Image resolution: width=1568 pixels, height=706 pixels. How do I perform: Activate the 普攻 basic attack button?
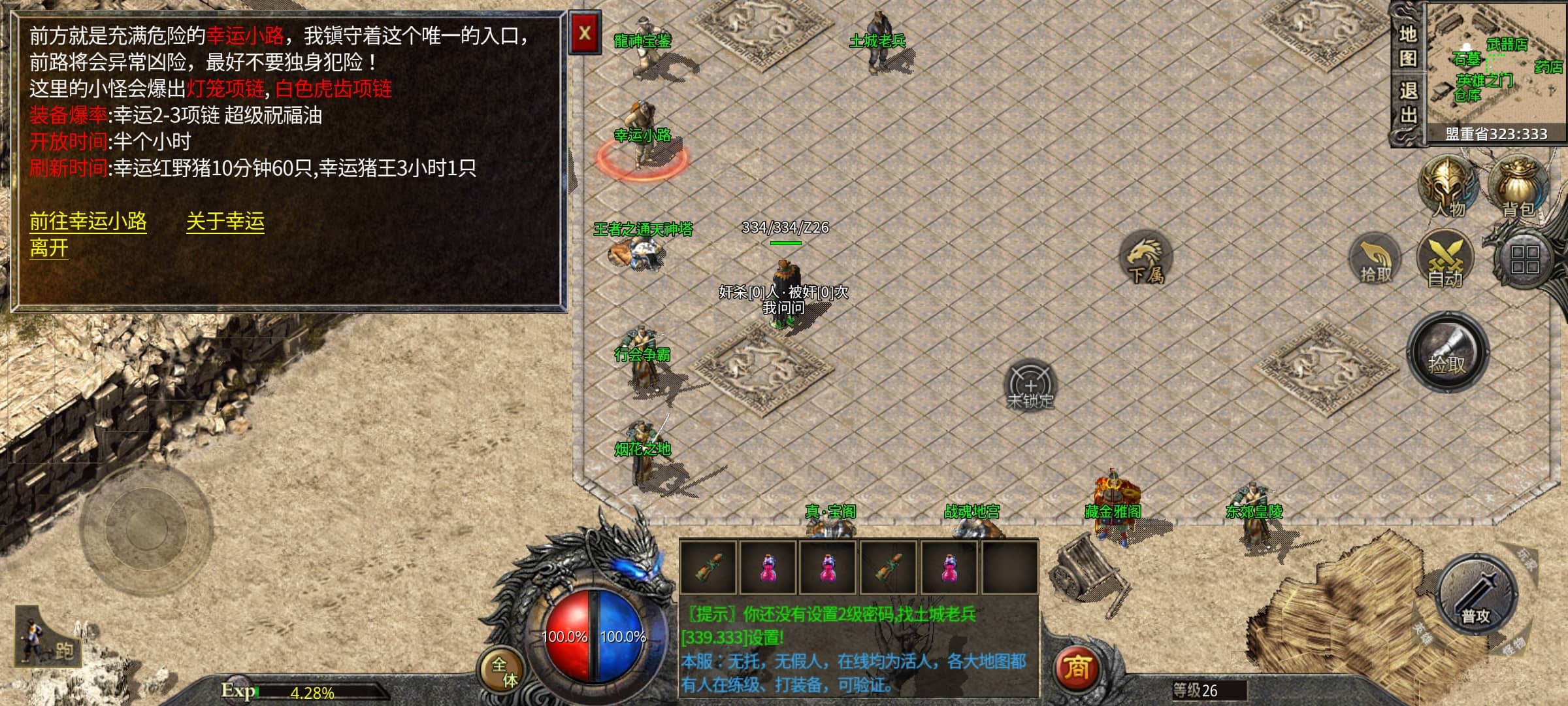(1477, 595)
